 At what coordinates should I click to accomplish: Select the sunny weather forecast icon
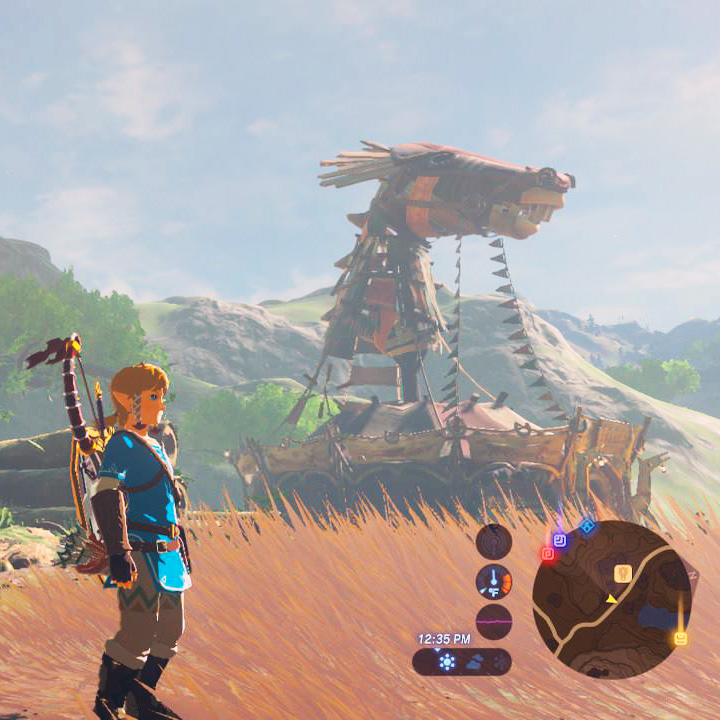[447, 662]
